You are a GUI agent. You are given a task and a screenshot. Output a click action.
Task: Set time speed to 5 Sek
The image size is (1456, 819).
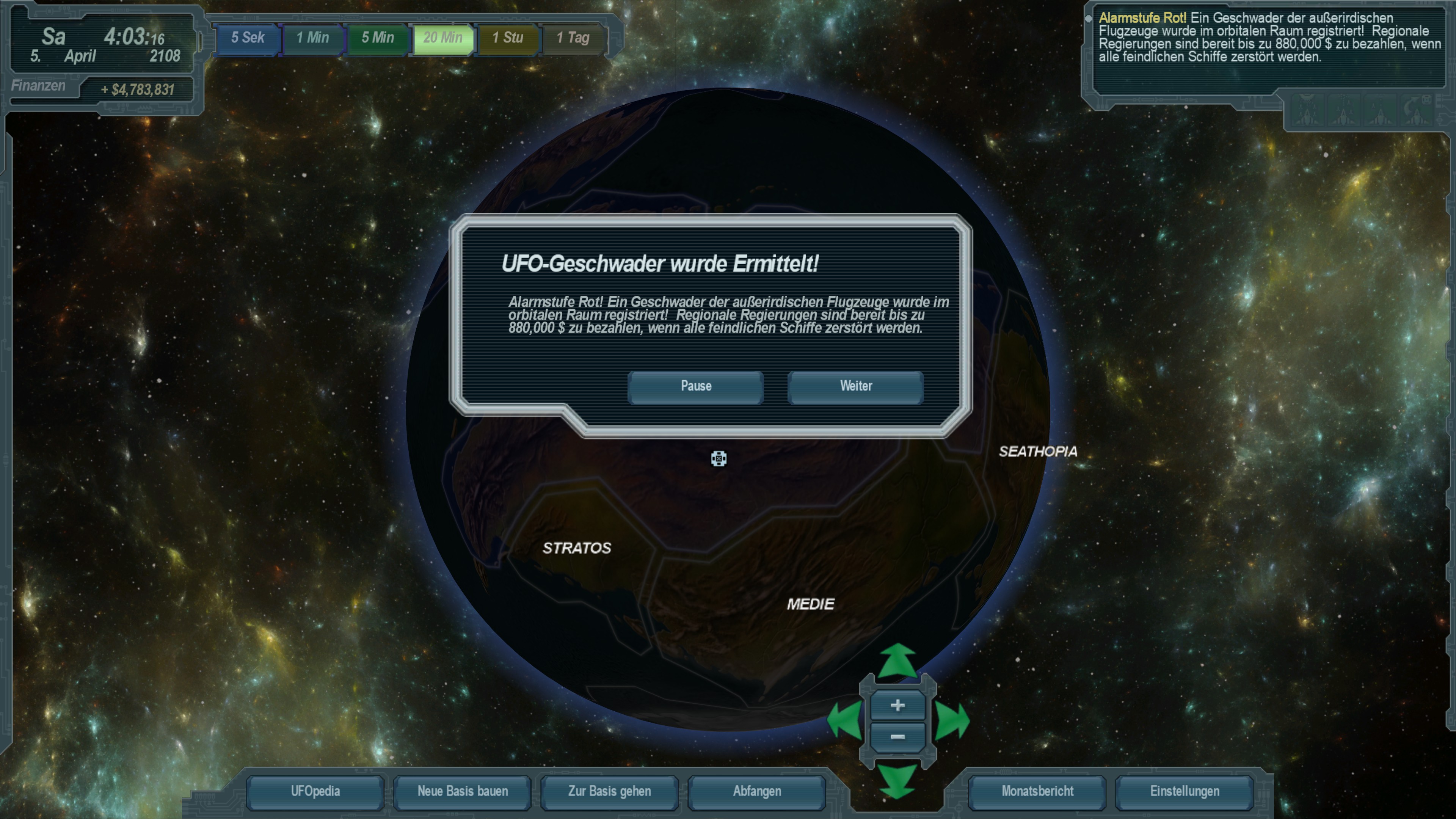pyautogui.click(x=248, y=38)
